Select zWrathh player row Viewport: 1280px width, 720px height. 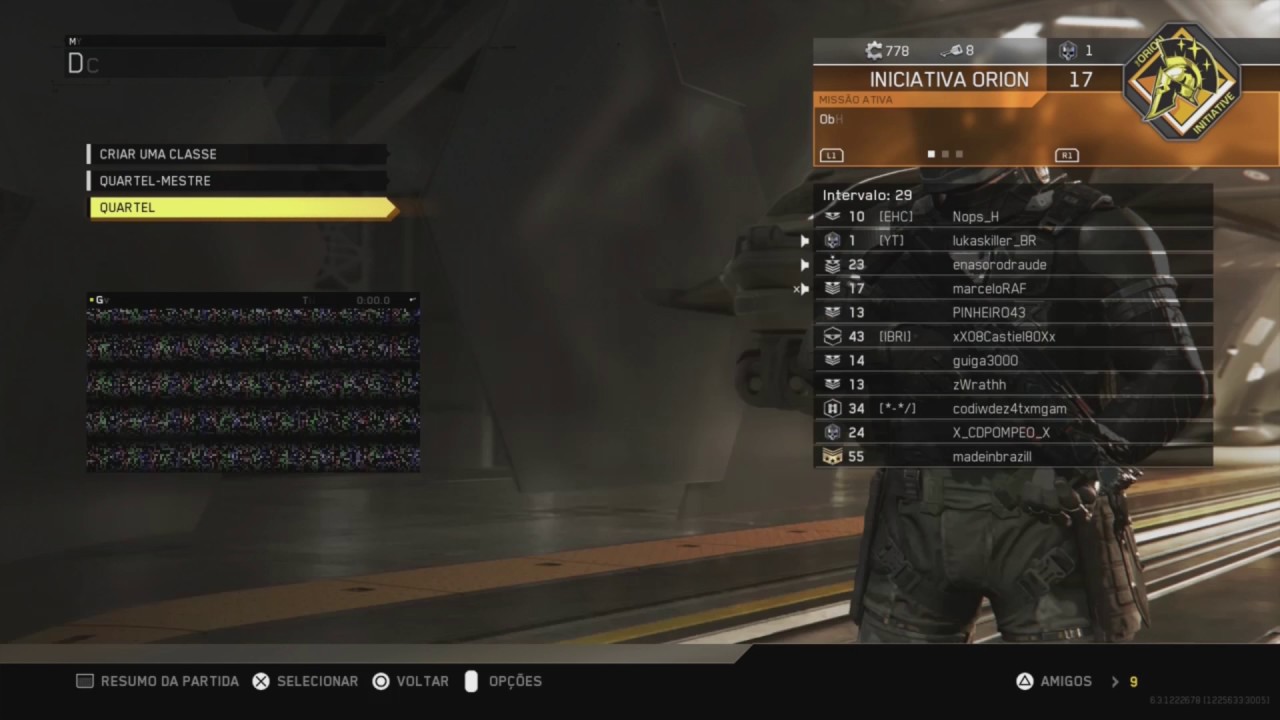pos(1012,385)
